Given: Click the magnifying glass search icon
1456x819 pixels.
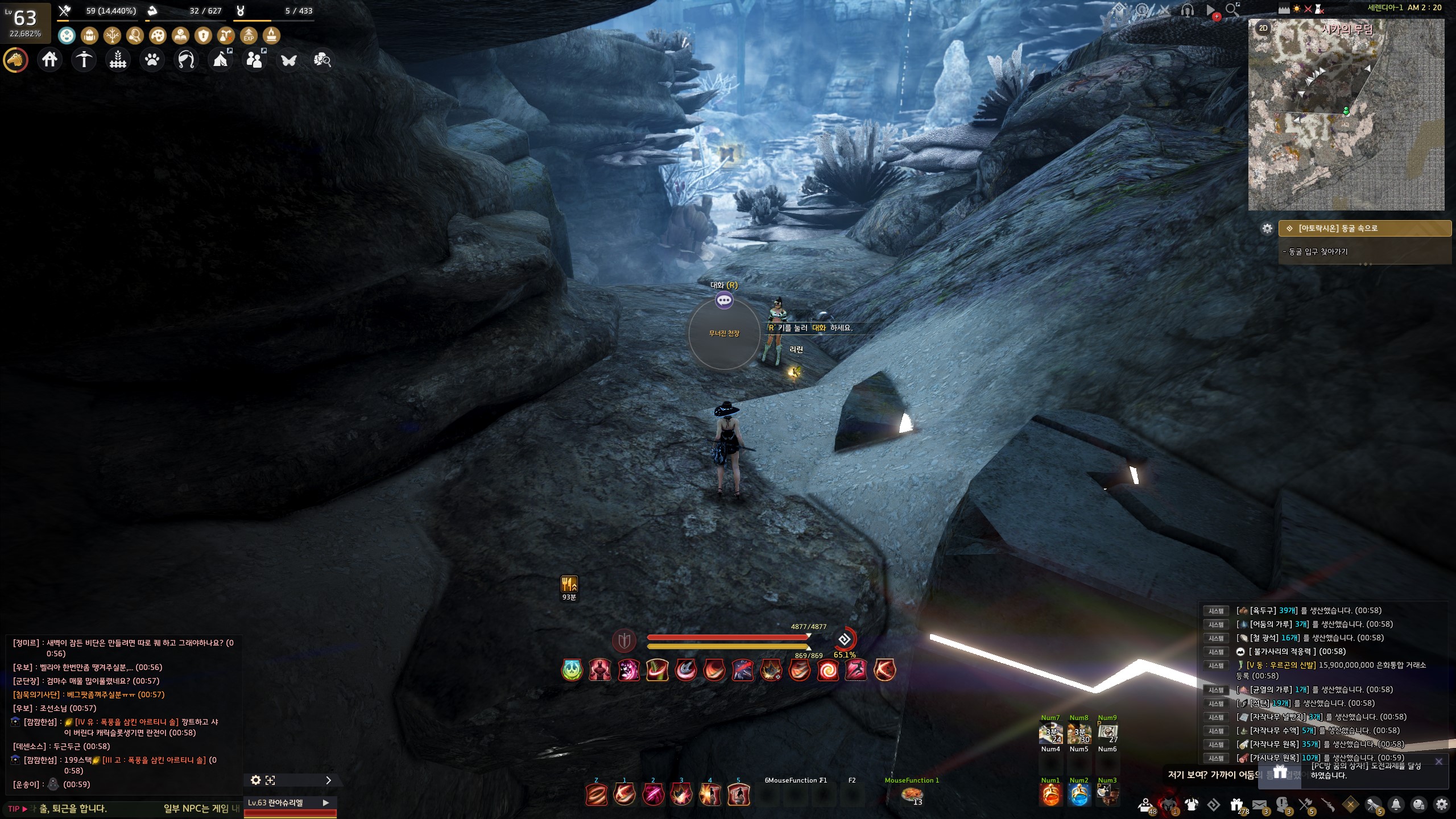Looking at the screenshot, I should [1232, 10].
